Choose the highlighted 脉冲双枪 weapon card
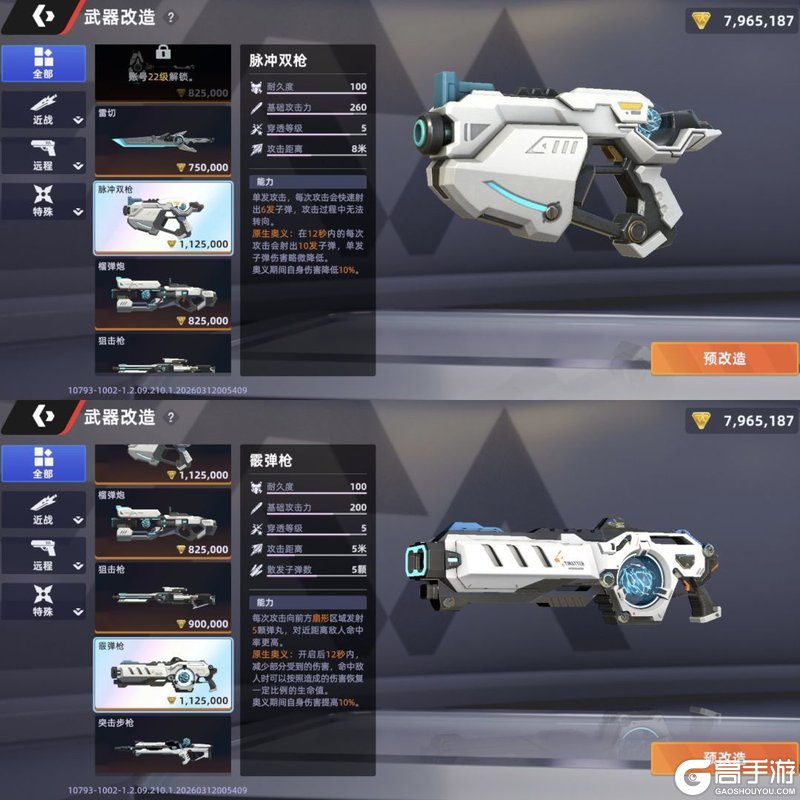This screenshot has height=800, width=800. pos(162,217)
